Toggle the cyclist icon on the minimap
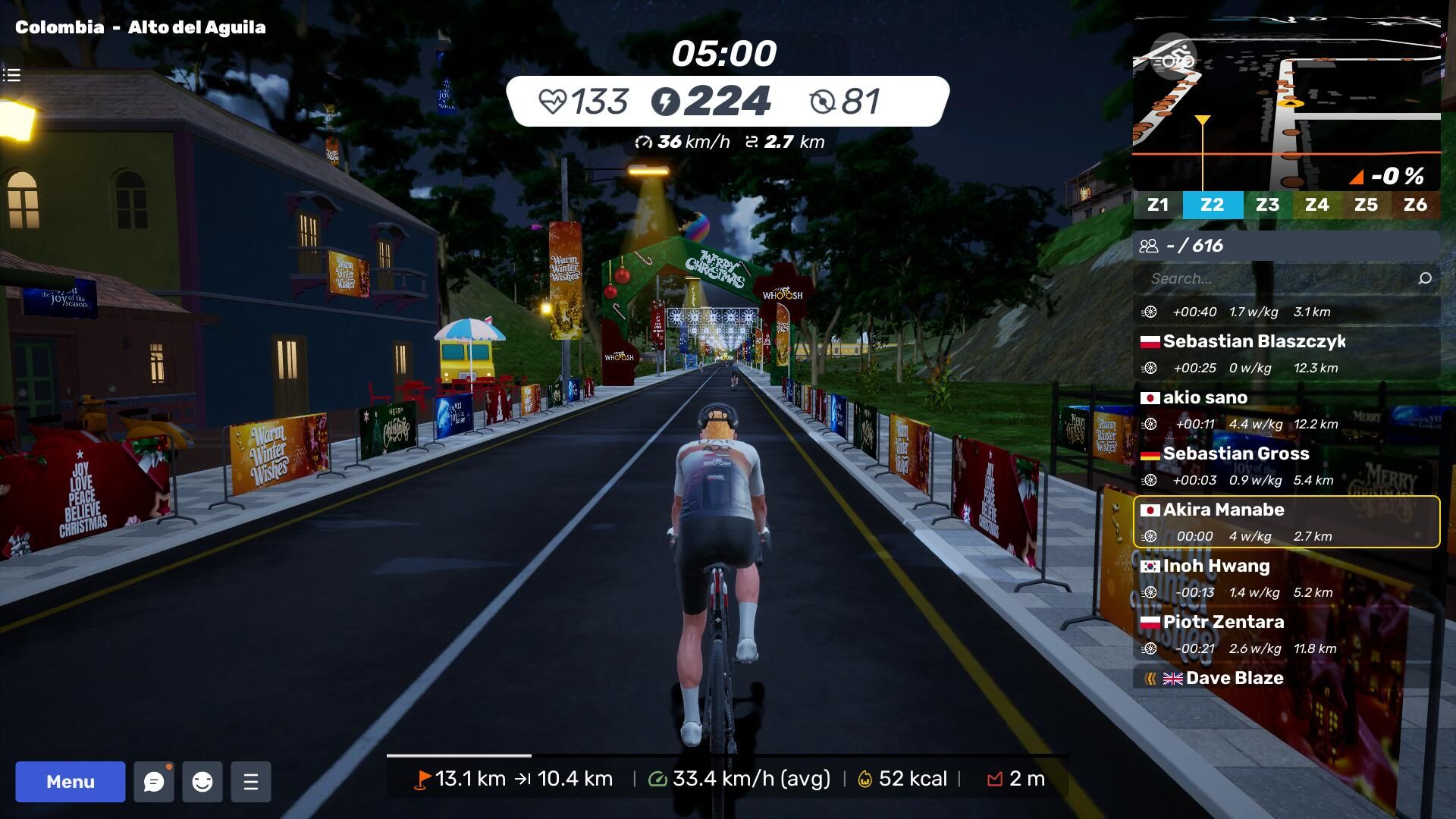The width and height of the screenshot is (1456, 819). coord(1173,59)
